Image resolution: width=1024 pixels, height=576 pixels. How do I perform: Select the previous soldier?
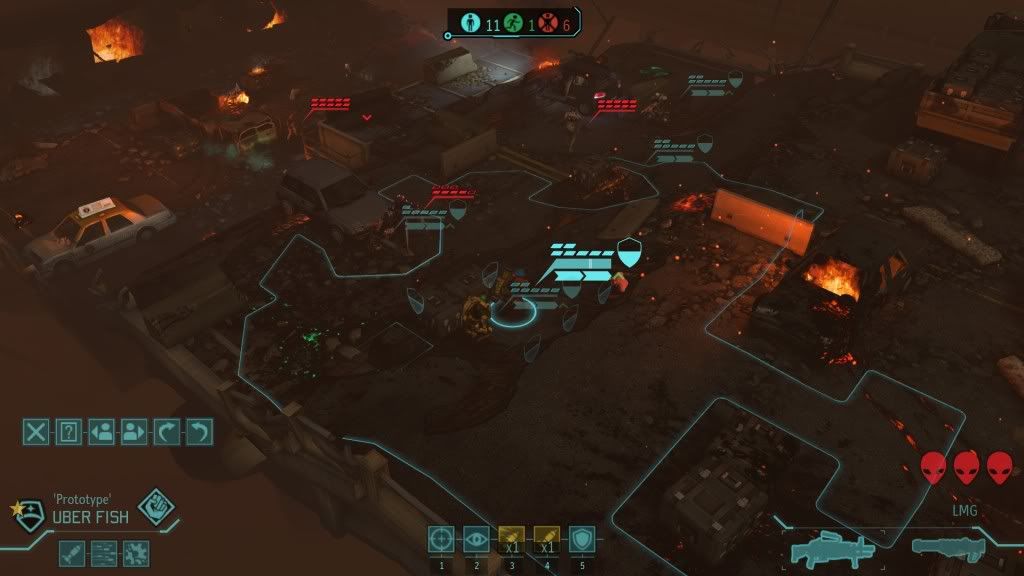[101, 432]
